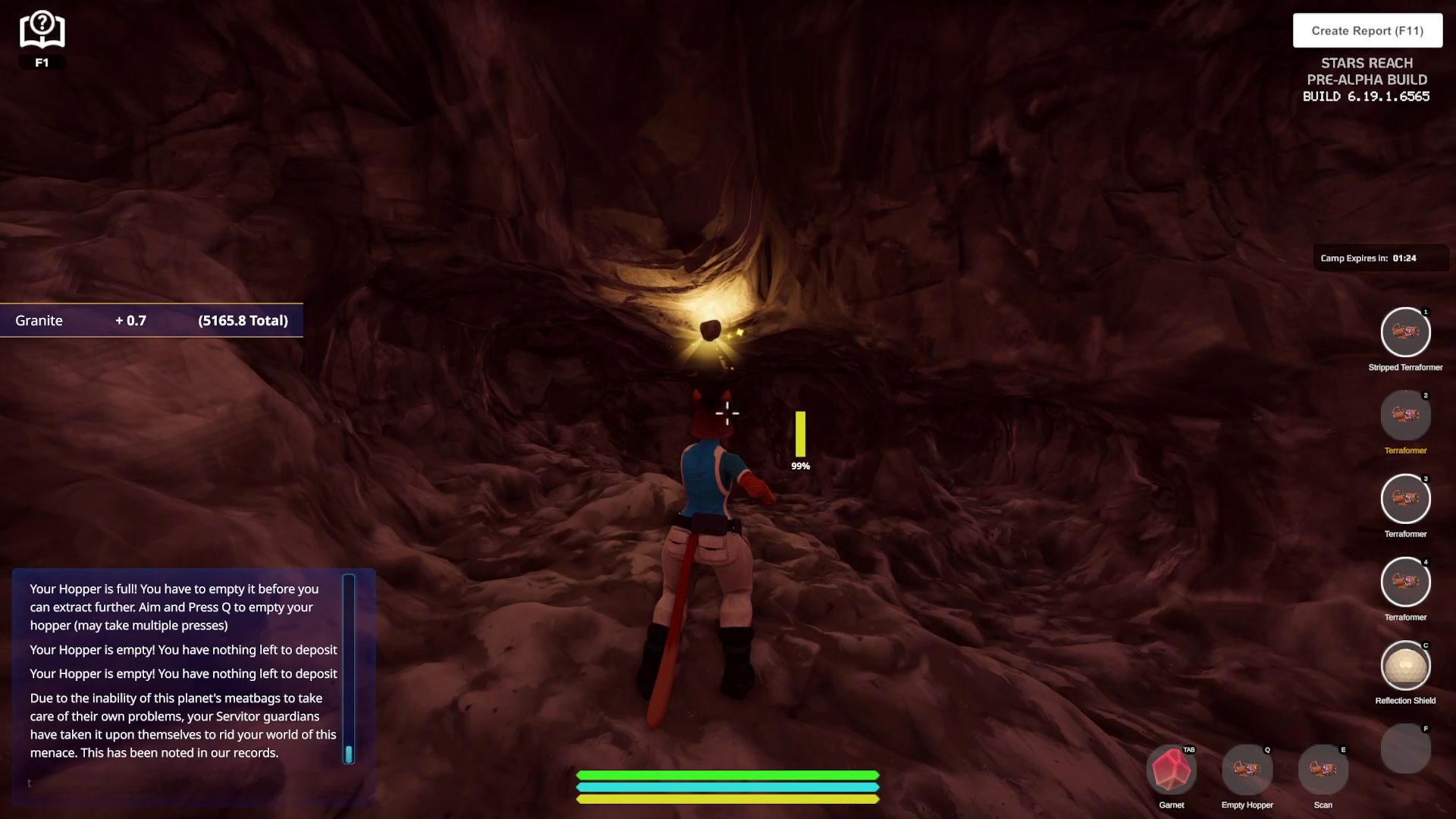Choose the Garnet resource icon
This screenshot has width=1456, height=819.
[1172, 770]
